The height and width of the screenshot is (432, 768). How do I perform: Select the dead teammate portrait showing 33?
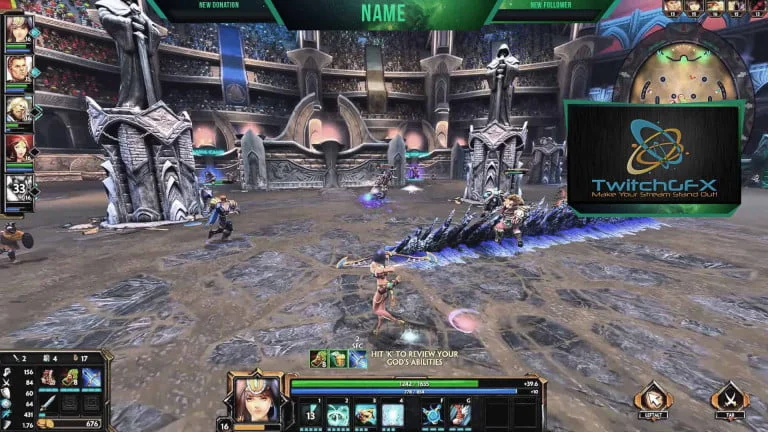[x=18, y=188]
